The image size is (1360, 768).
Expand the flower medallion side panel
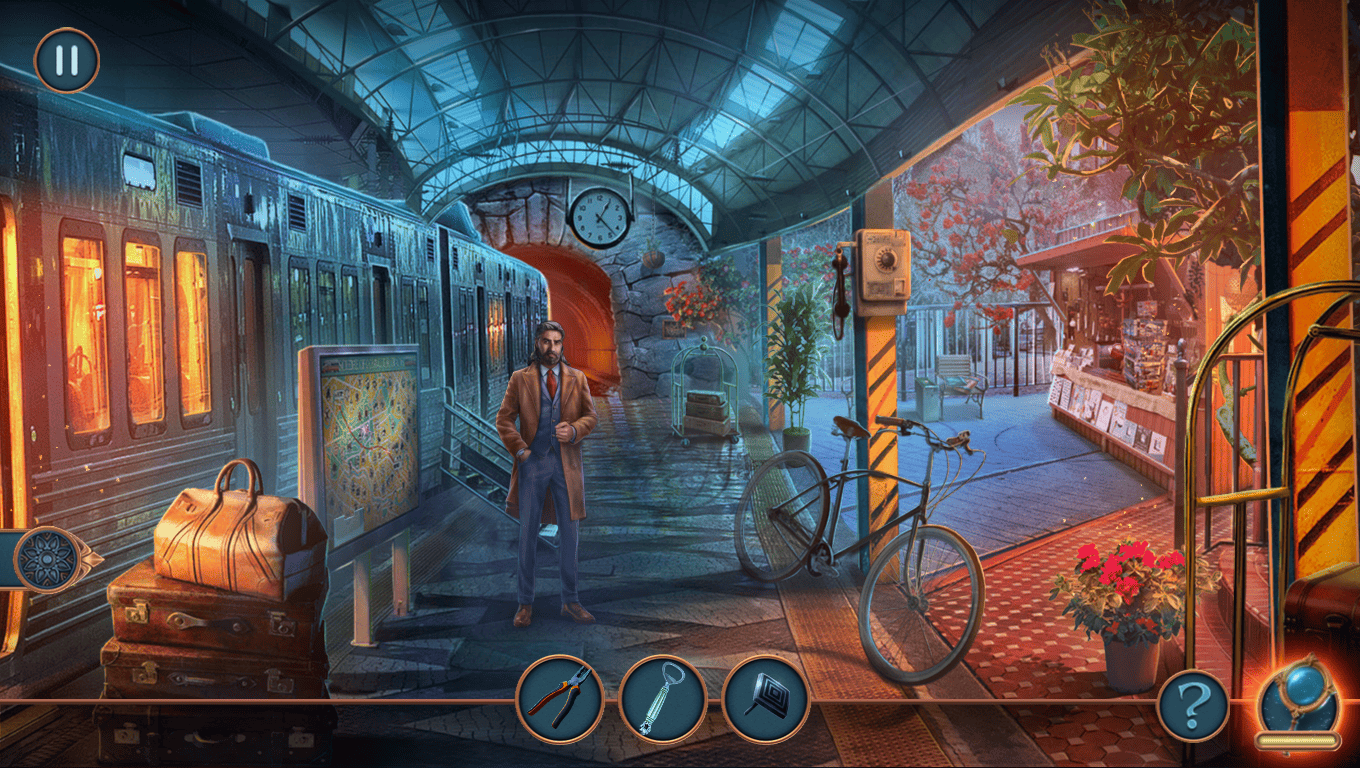point(47,559)
